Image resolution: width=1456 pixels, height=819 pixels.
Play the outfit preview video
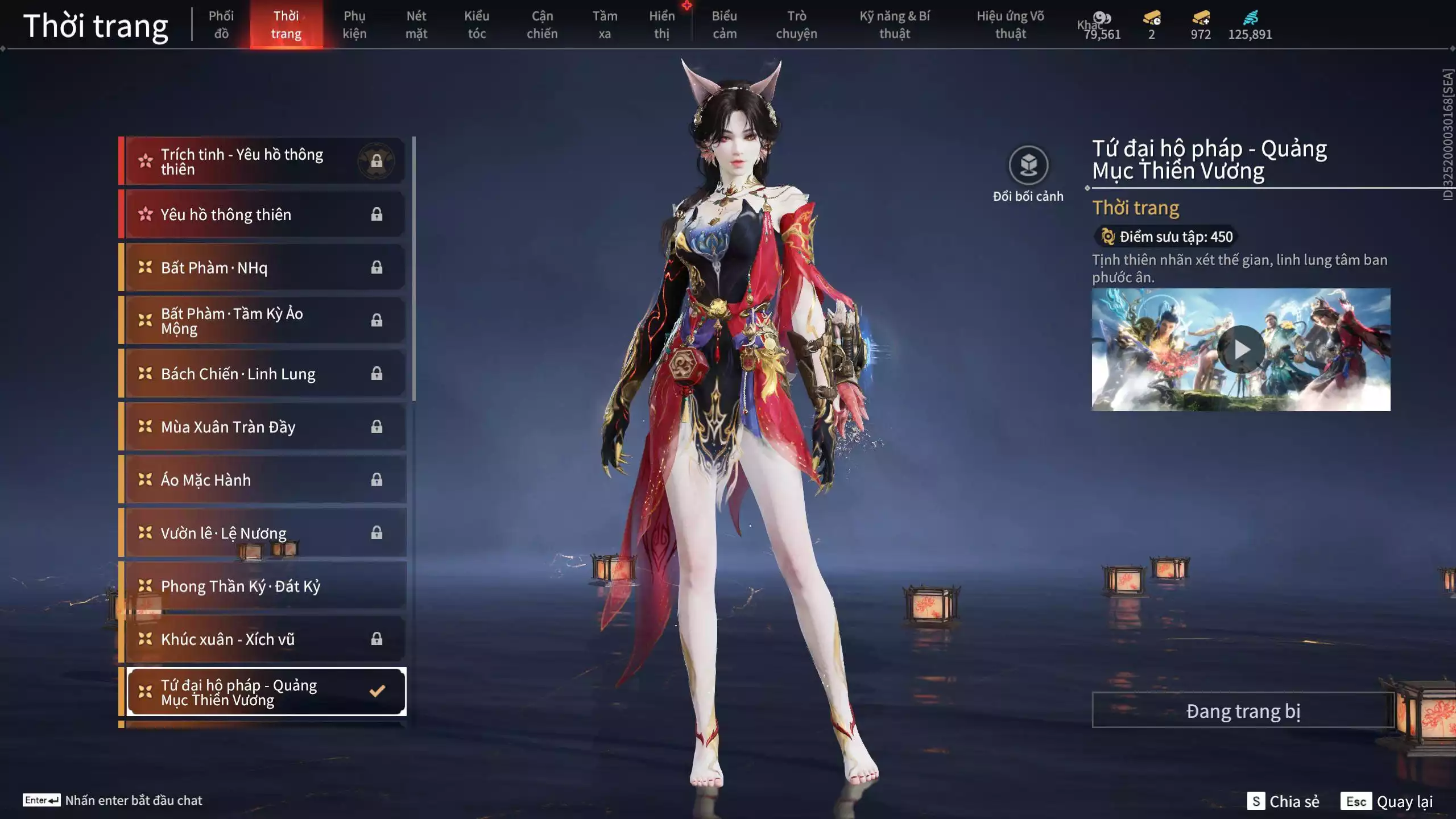(x=1240, y=349)
